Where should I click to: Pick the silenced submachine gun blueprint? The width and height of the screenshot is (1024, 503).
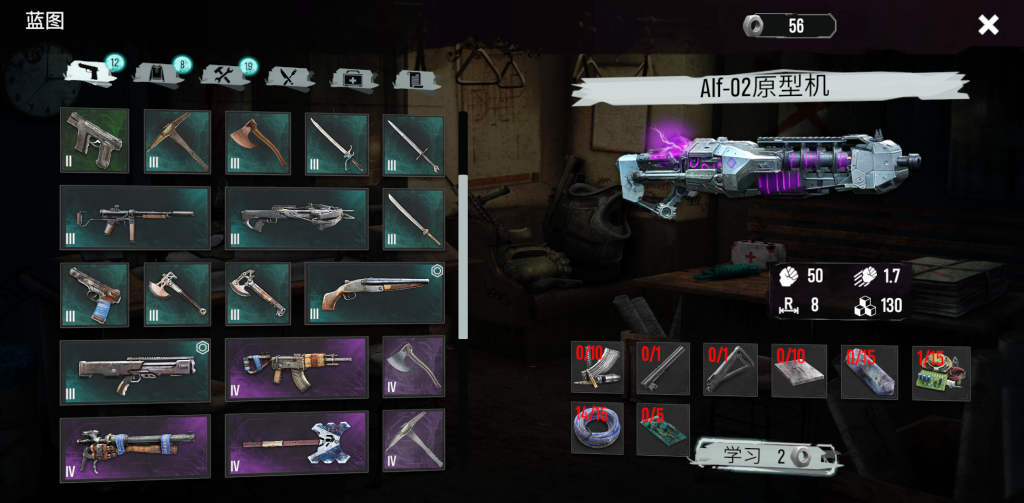coord(134,217)
